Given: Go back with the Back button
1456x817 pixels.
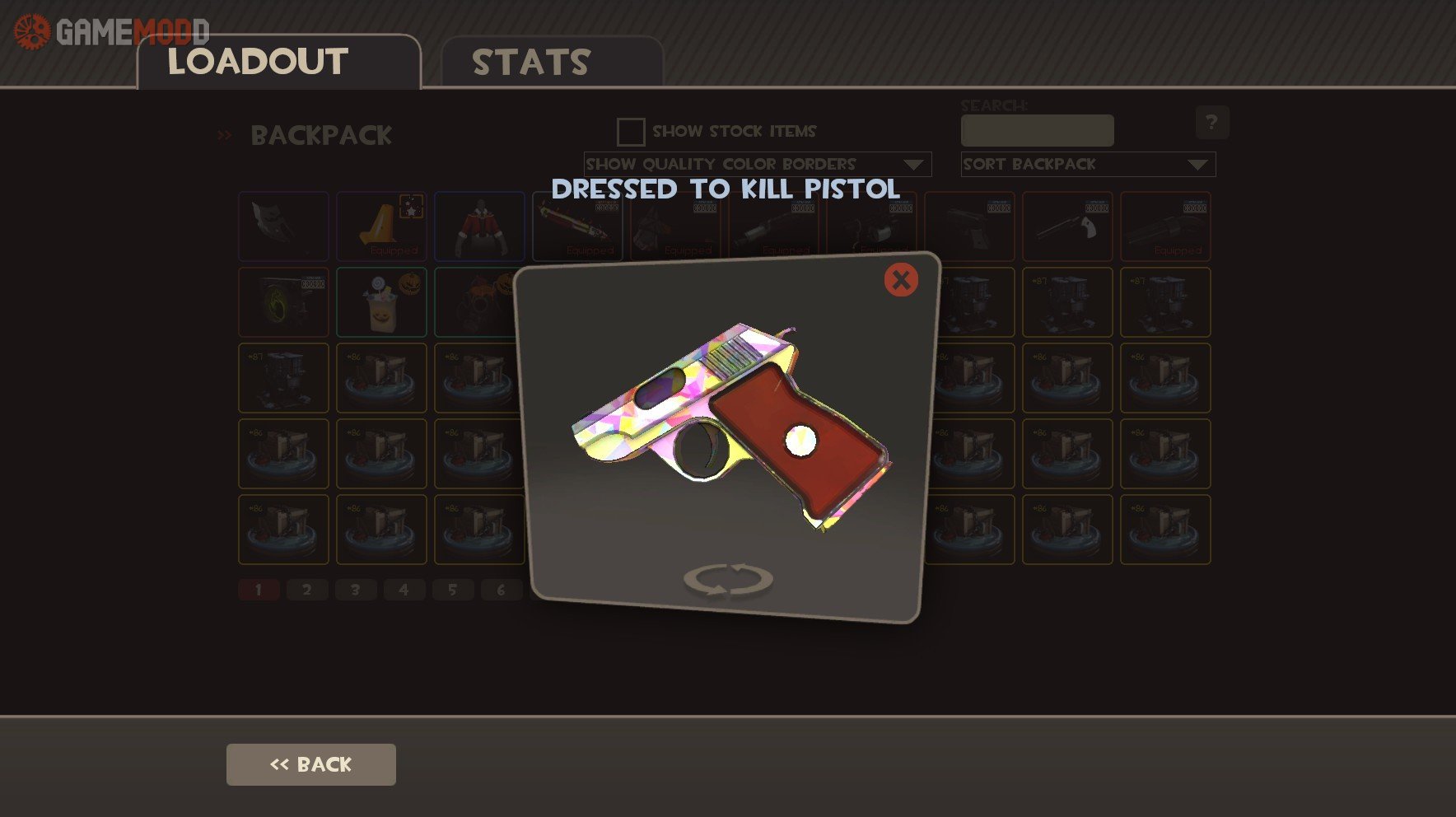Looking at the screenshot, I should pos(310,764).
